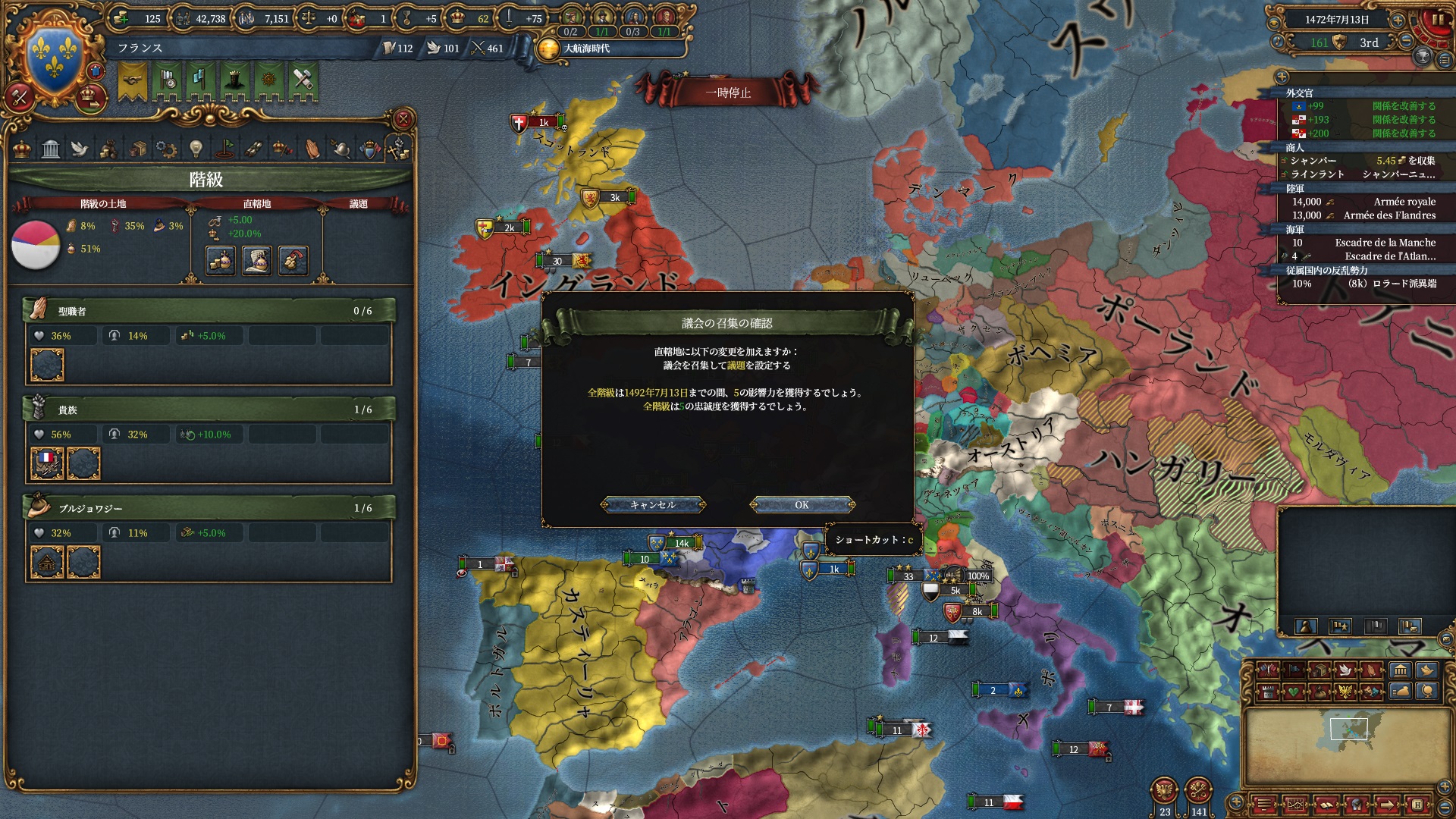
Task: Open the lightbulb ideas tab
Action: (196, 149)
